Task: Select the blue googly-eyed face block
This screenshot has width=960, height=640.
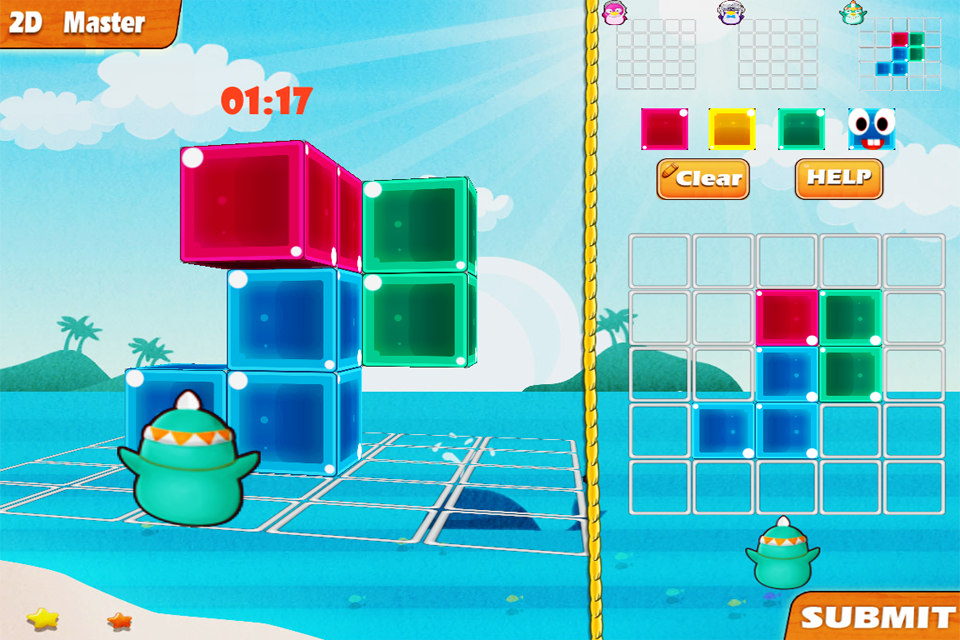Action: 871,130
